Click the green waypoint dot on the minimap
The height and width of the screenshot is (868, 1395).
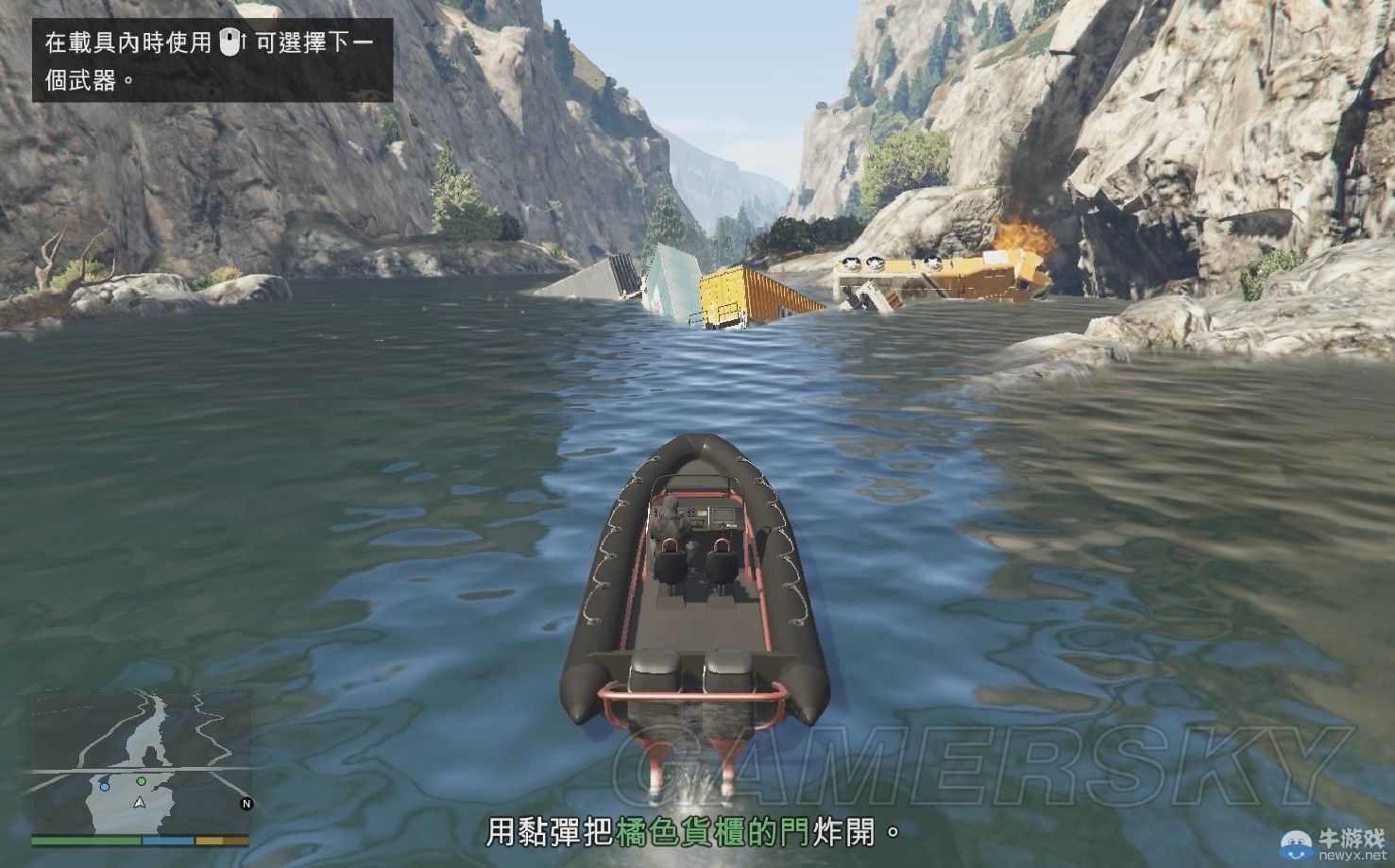click(141, 780)
